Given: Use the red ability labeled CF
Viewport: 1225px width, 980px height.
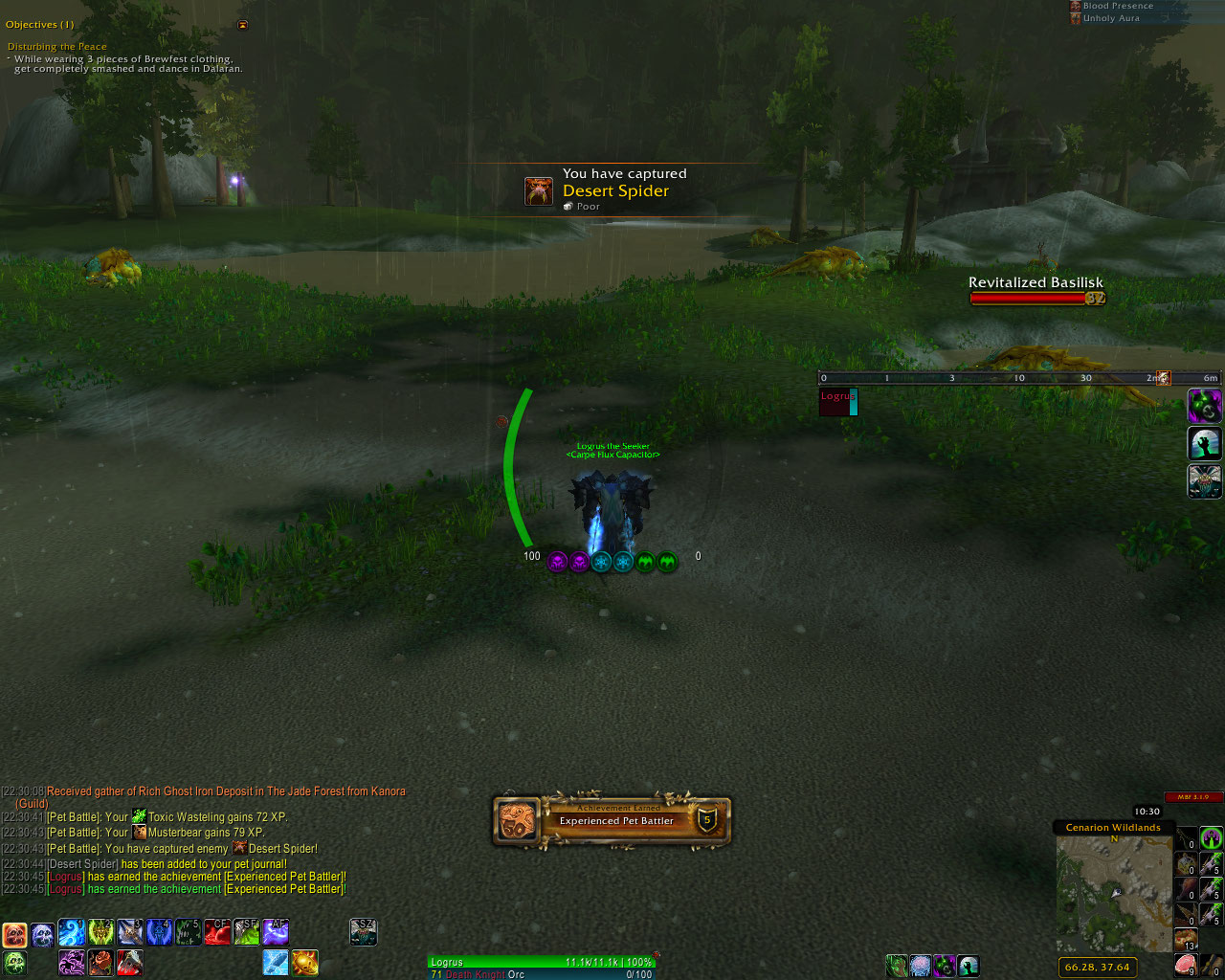Looking at the screenshot, I should 217,932.
